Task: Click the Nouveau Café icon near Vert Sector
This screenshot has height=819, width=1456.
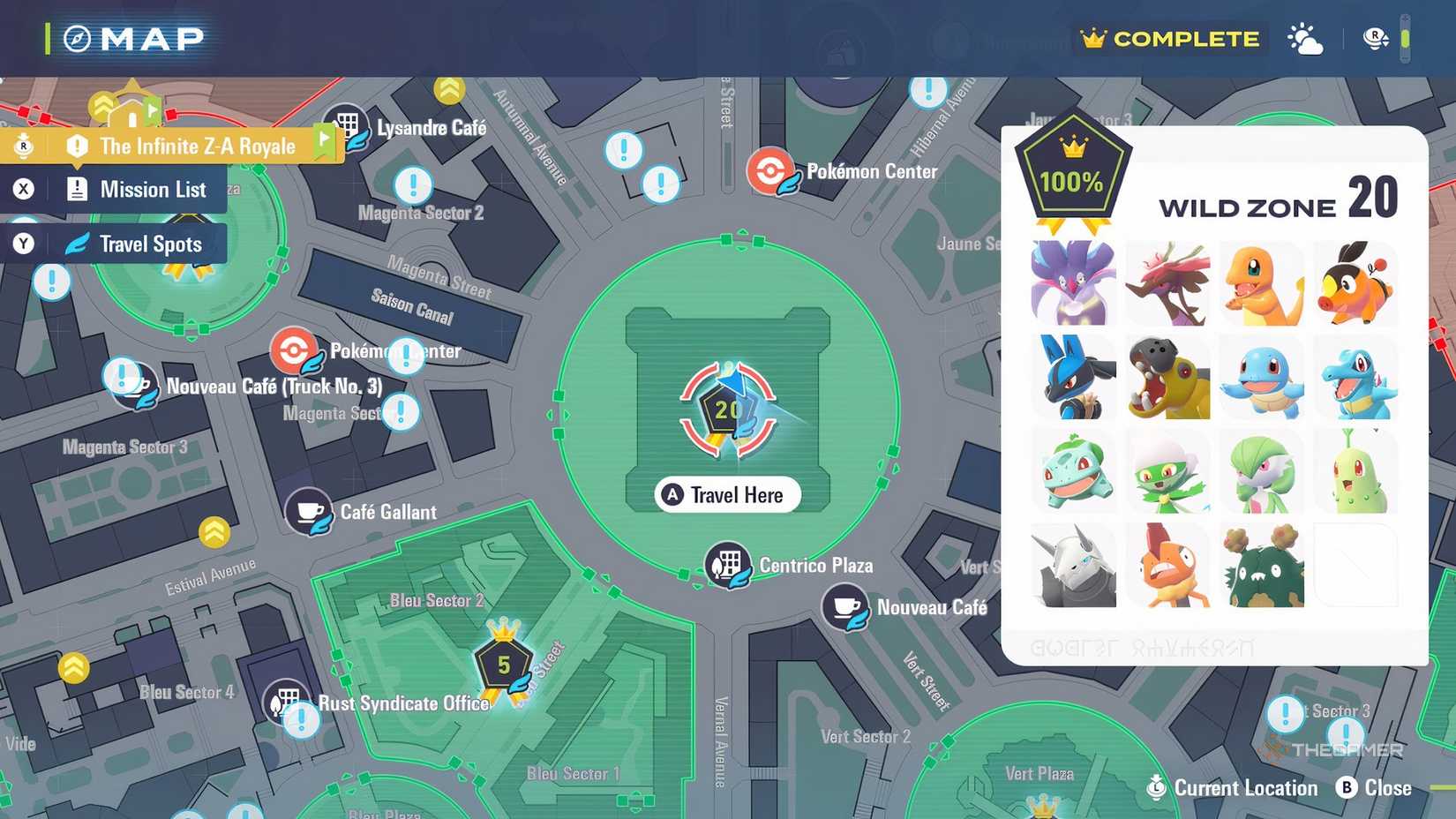Action: (844, 608)
